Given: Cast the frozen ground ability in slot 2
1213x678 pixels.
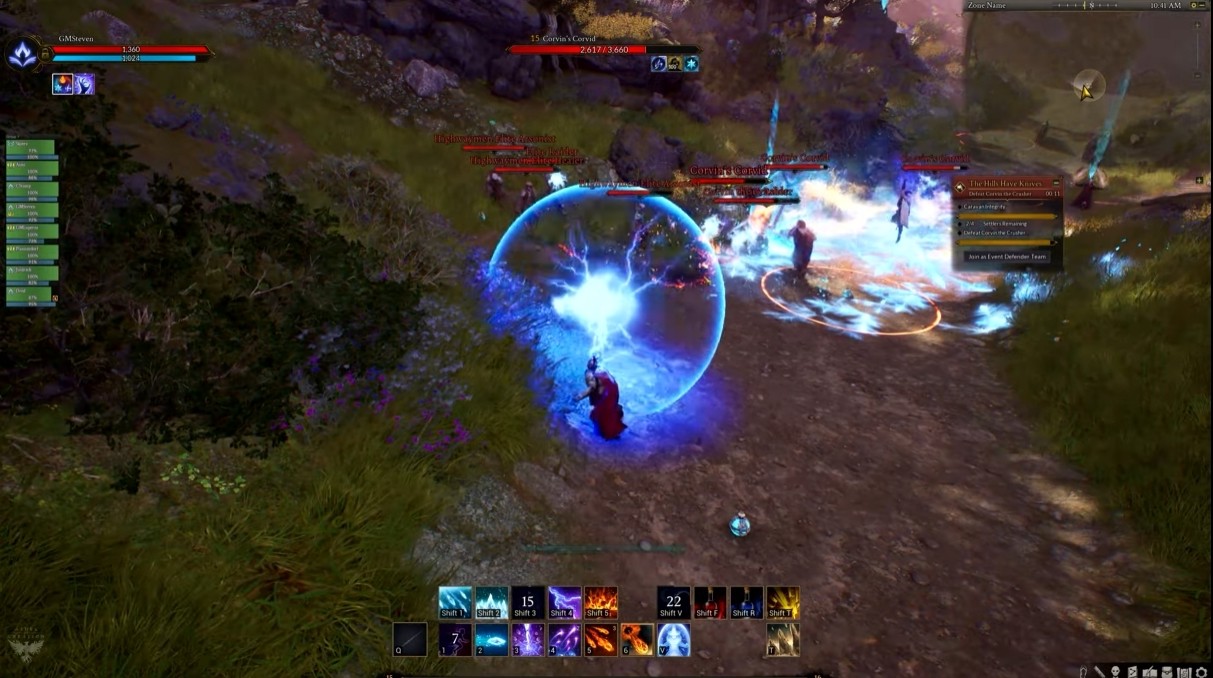Looking at the screenshot, I should [x=491, y=639].
